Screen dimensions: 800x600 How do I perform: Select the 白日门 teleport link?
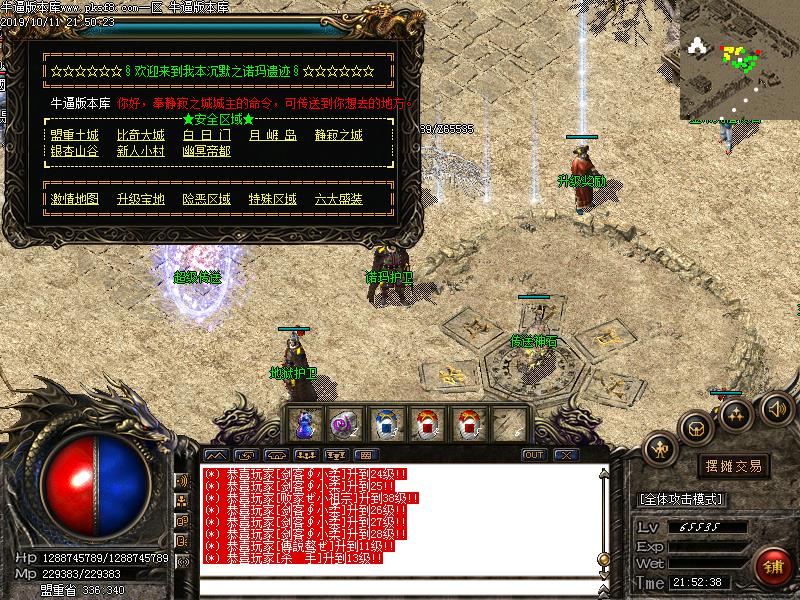coord(207,135)
